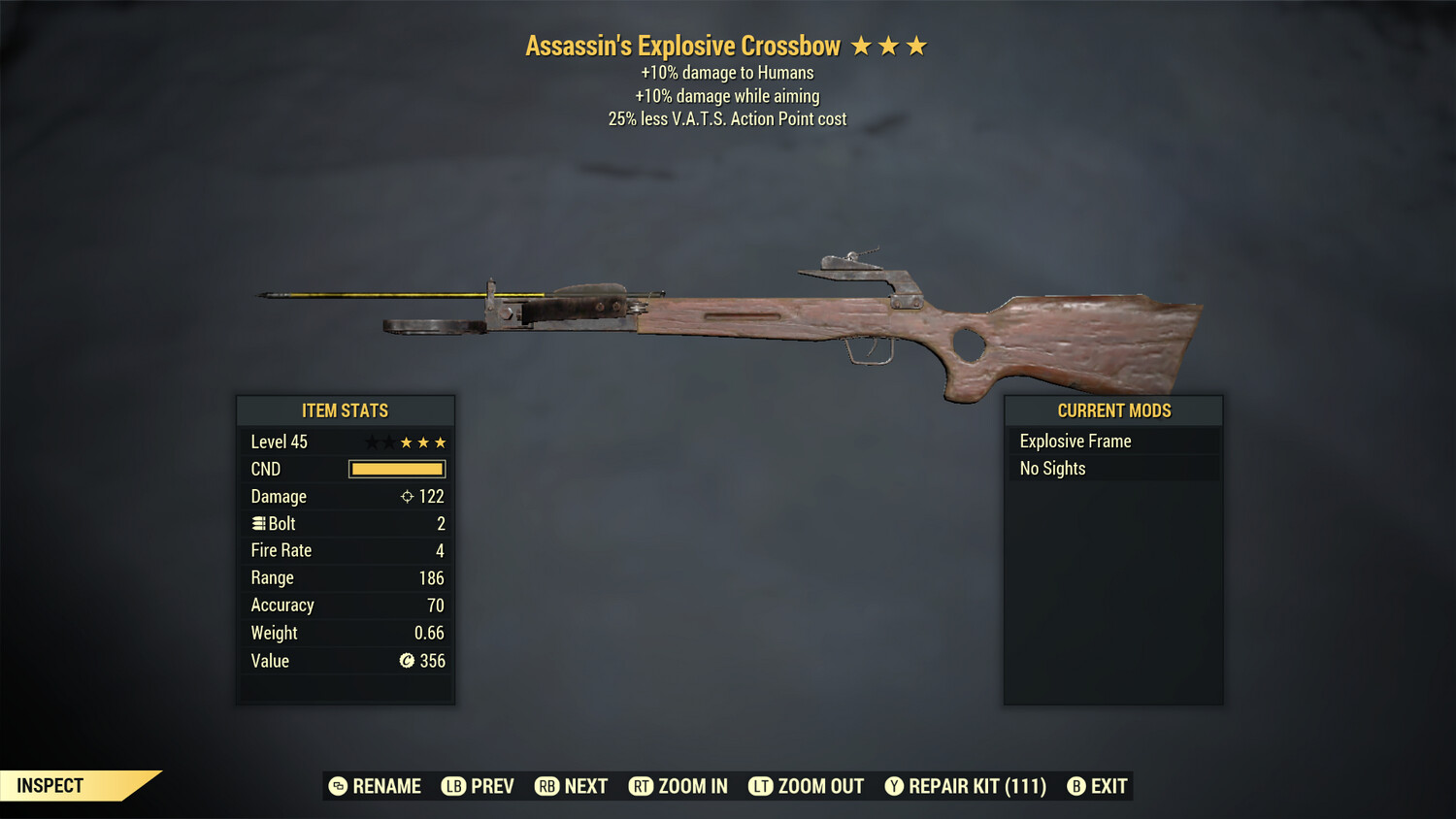Click the CND condition bar

point(396,469)
